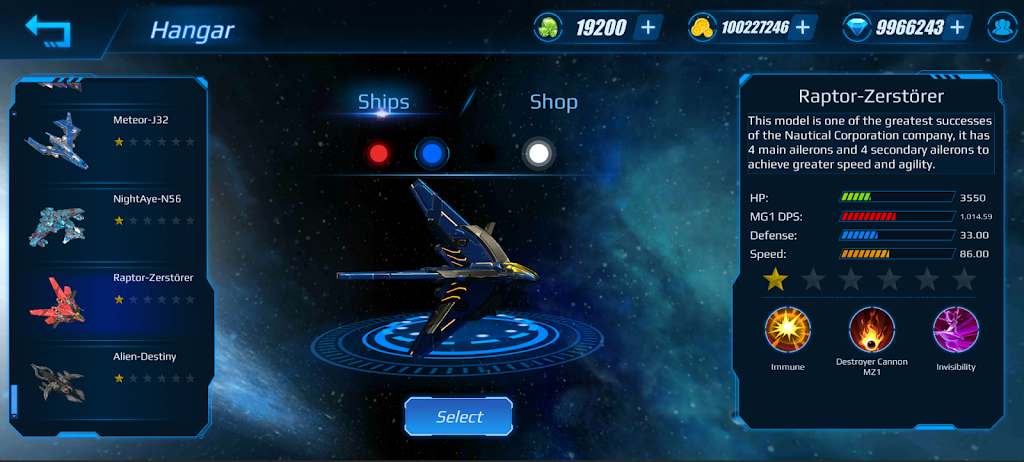Confirm ship with the Select button
The height and width of the screenshot is (462, 1024).
[x=459, y=416]
